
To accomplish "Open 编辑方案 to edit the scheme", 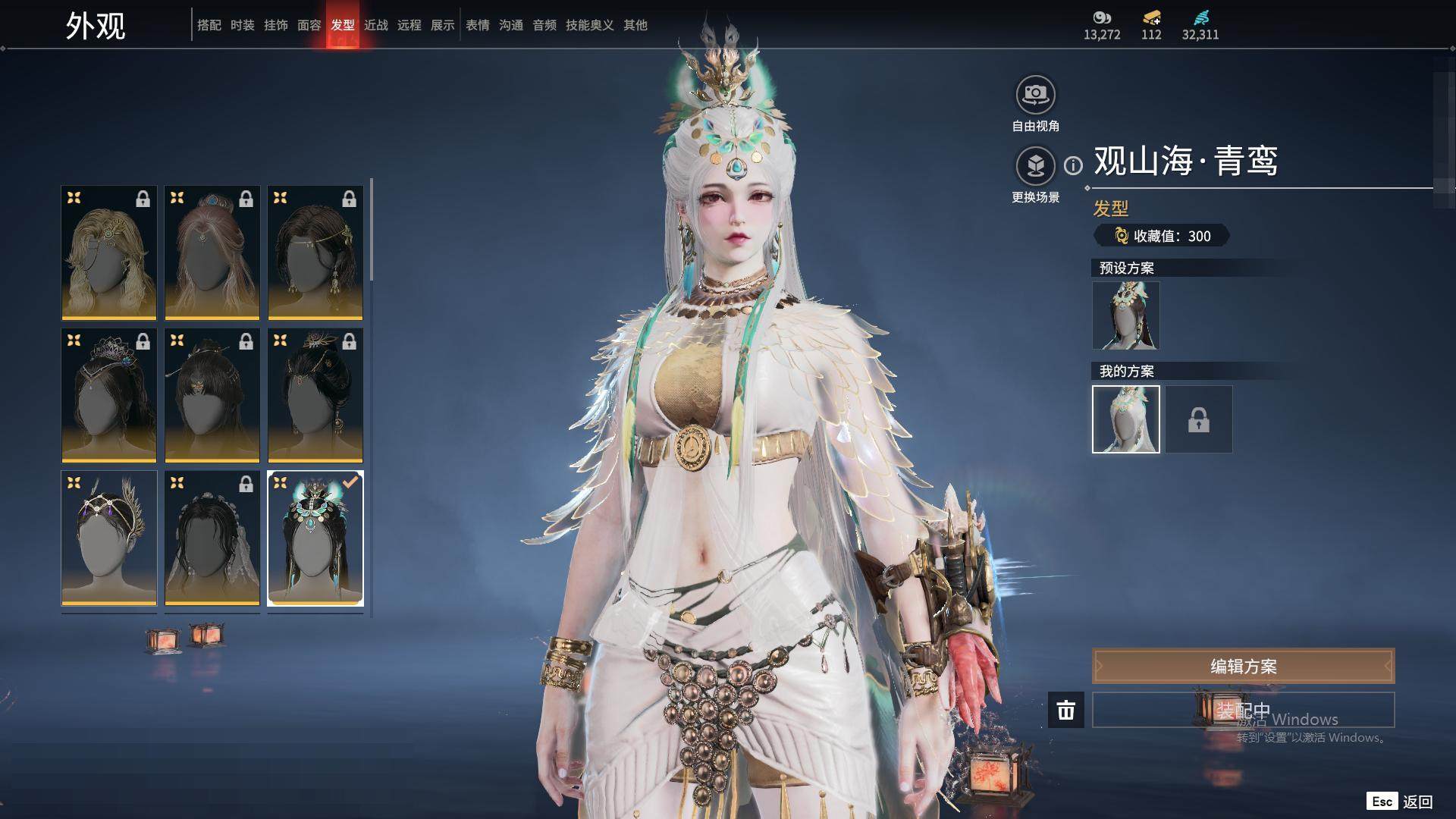I will click(x=1243, y=667).
